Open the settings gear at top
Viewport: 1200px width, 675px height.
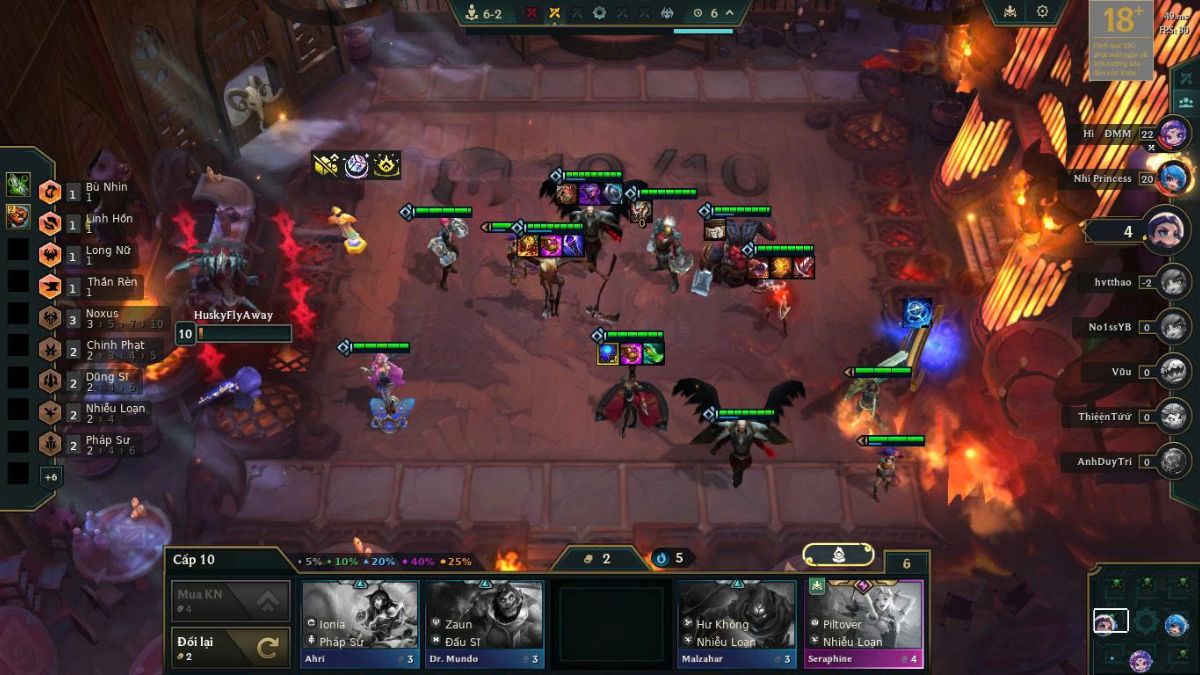(1042, 12)
